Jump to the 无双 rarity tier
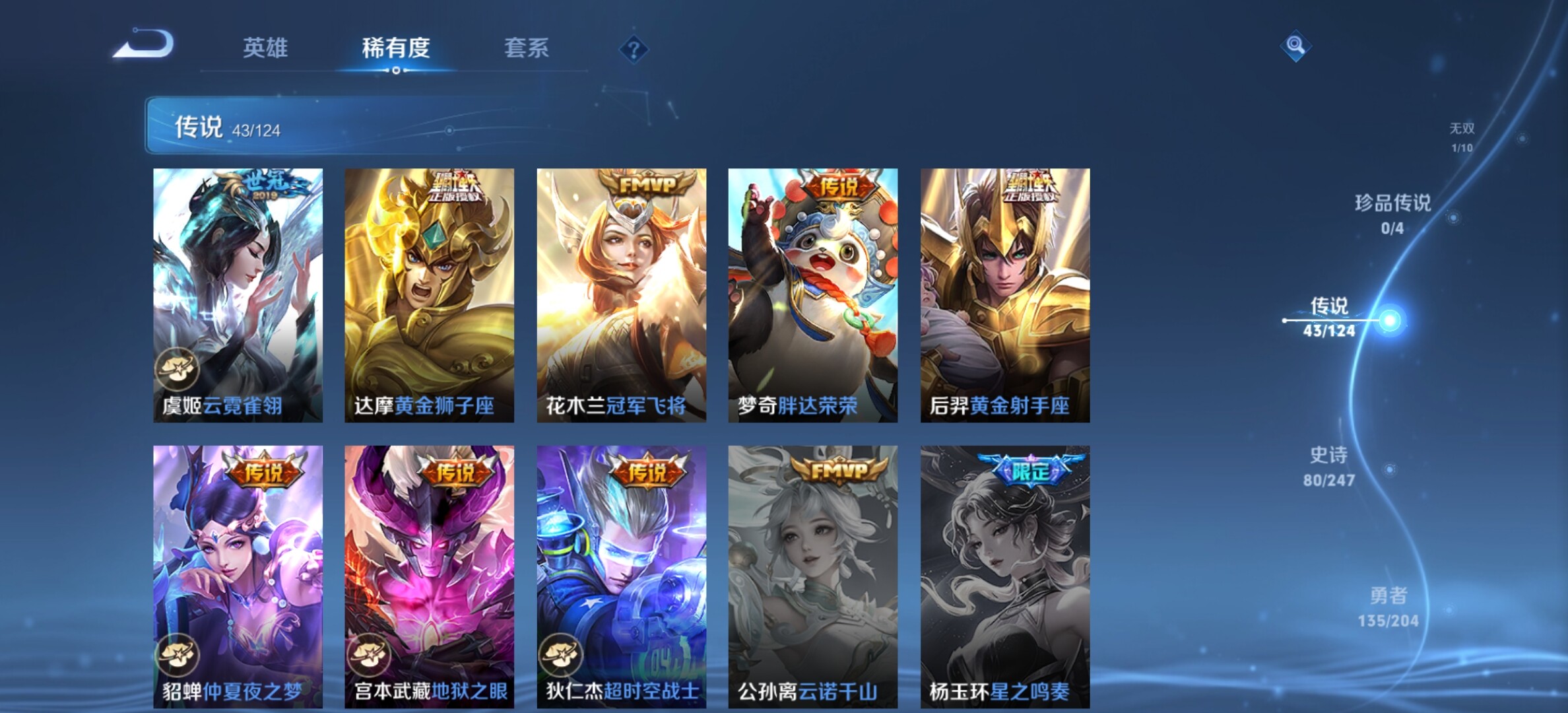Image resolution: width=1568 pixels, height=713 pixels. (1462, 137)
